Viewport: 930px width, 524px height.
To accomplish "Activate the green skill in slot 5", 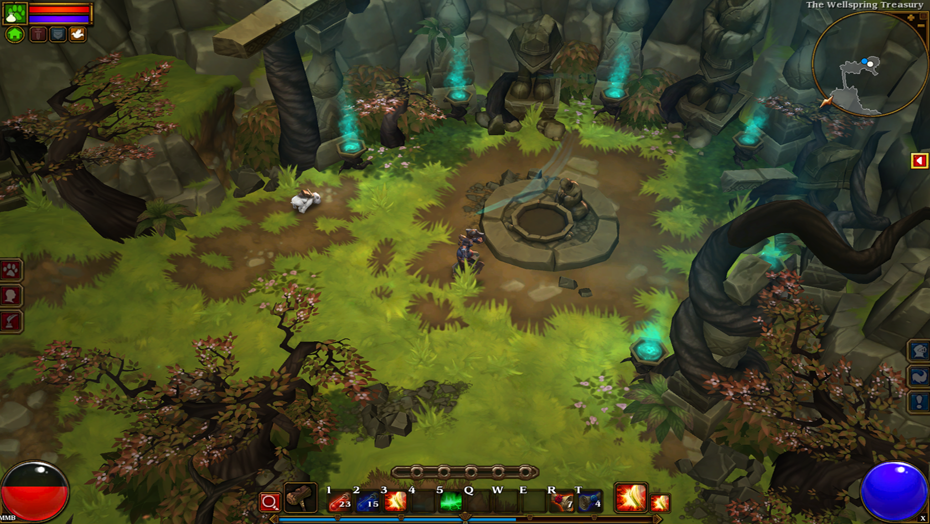I will (451, 500).
